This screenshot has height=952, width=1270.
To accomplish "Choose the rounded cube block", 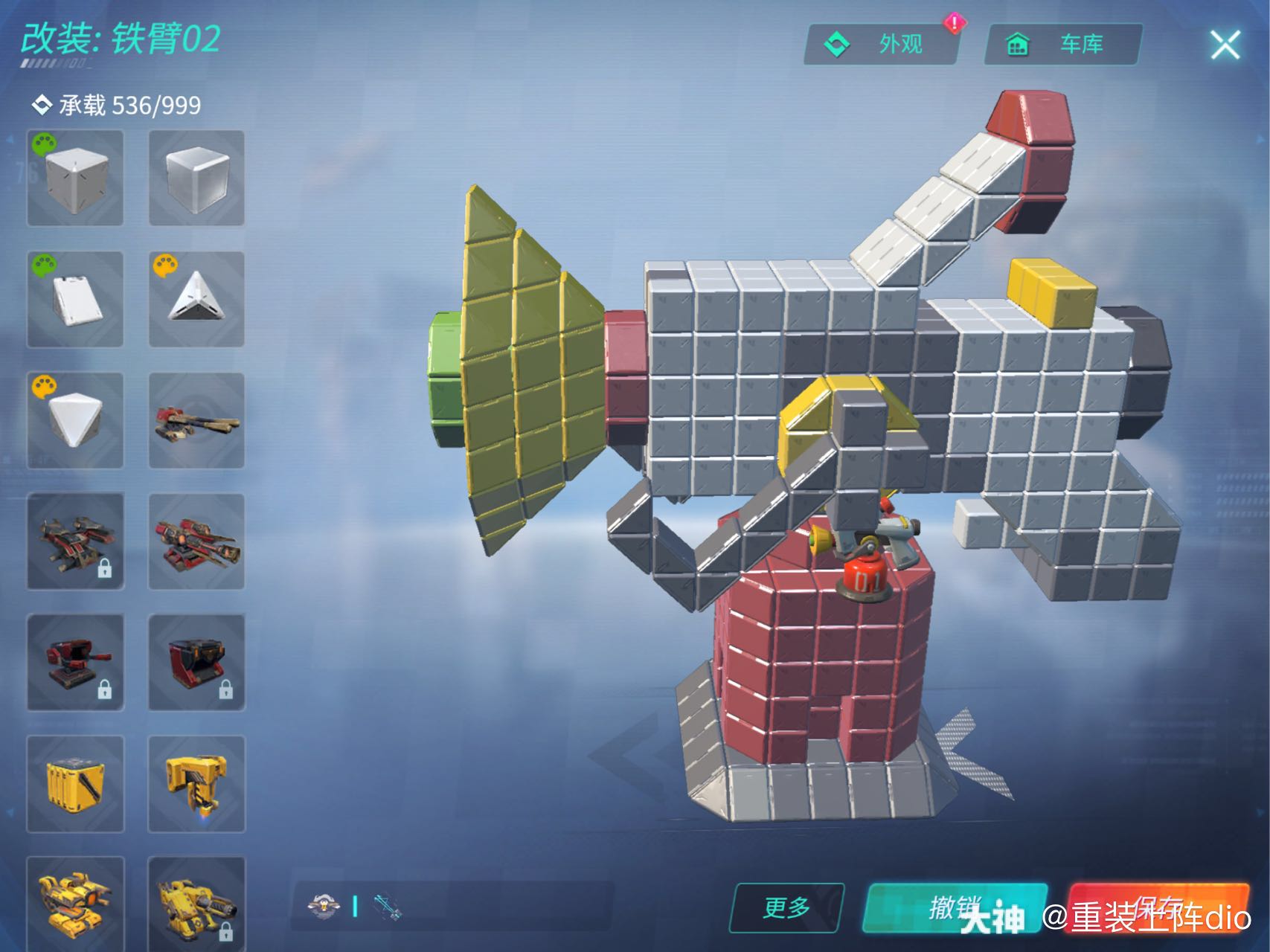I will pyautogui.click(x=196, y=178).
